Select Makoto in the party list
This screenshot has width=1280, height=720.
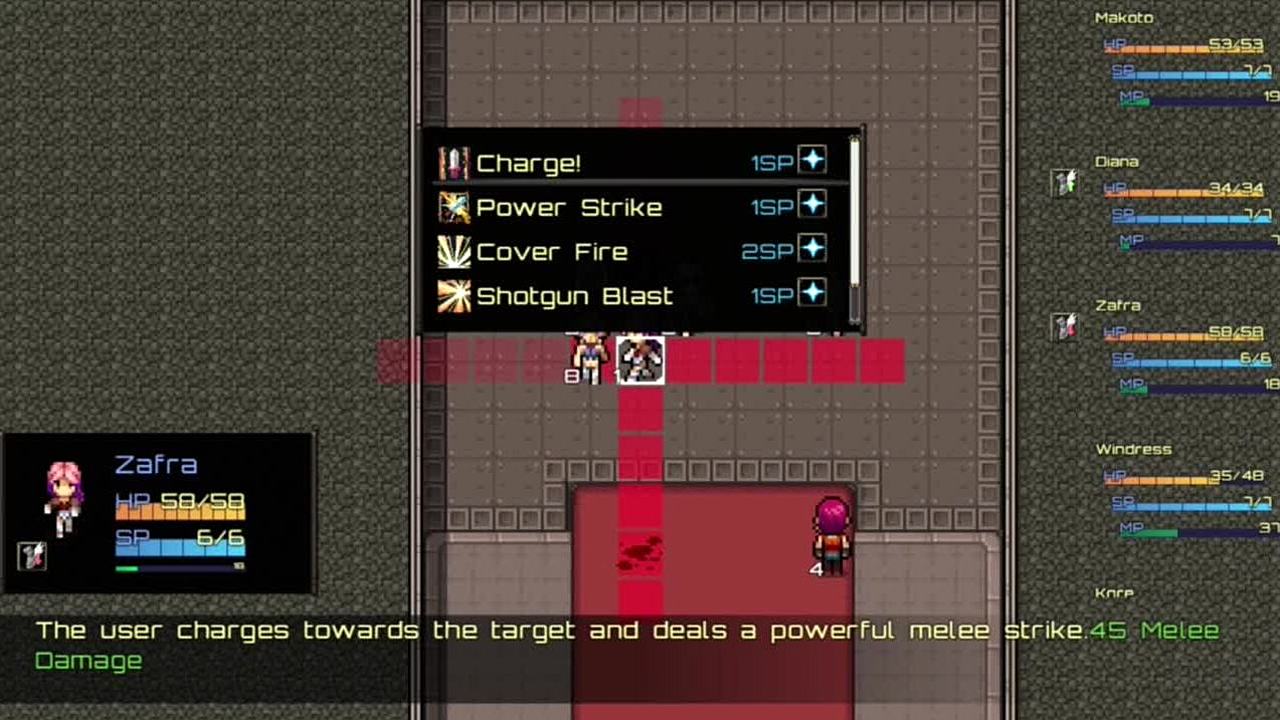(x=1124, y=18)
